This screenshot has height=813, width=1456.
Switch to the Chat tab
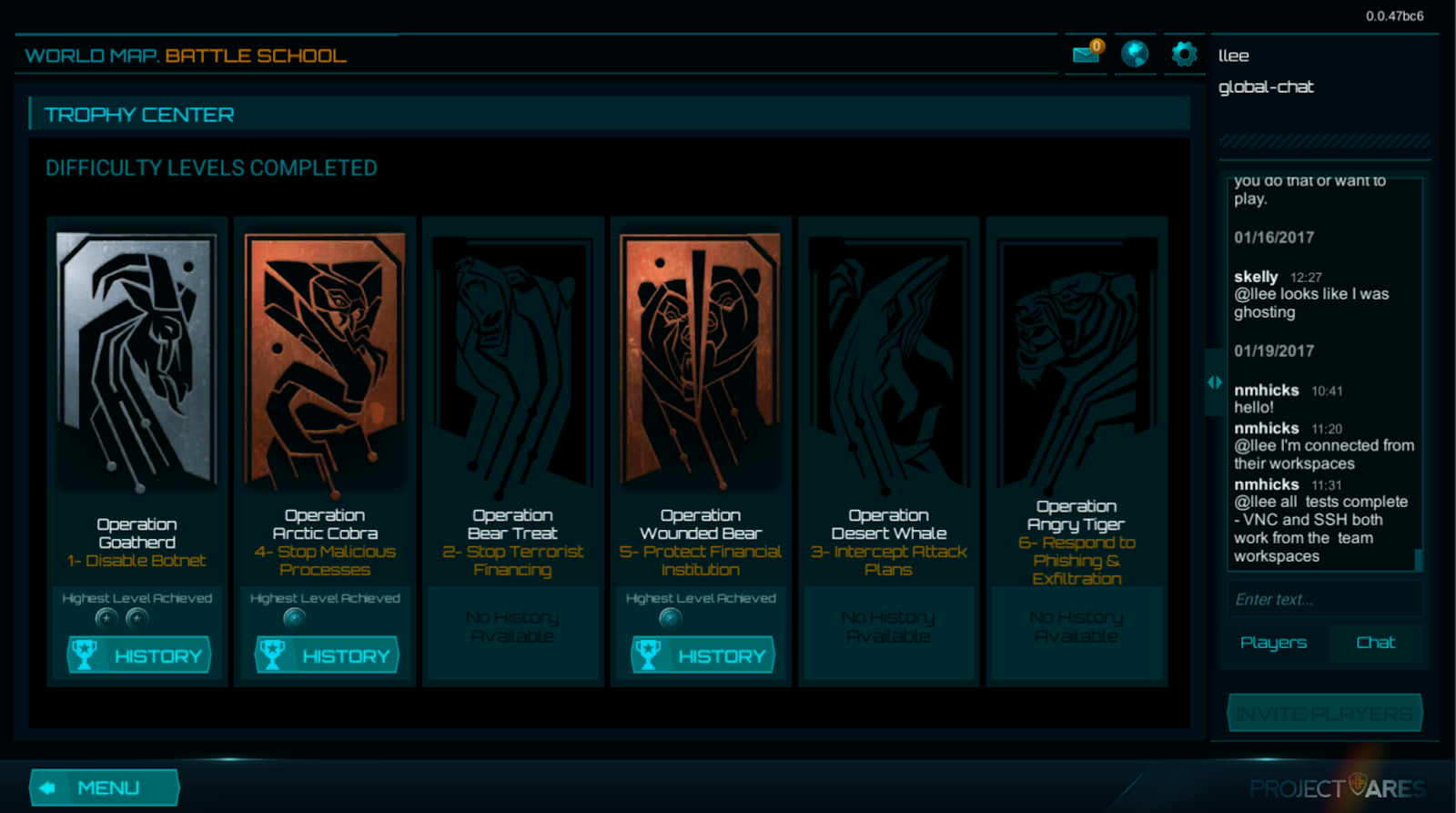1375,643
